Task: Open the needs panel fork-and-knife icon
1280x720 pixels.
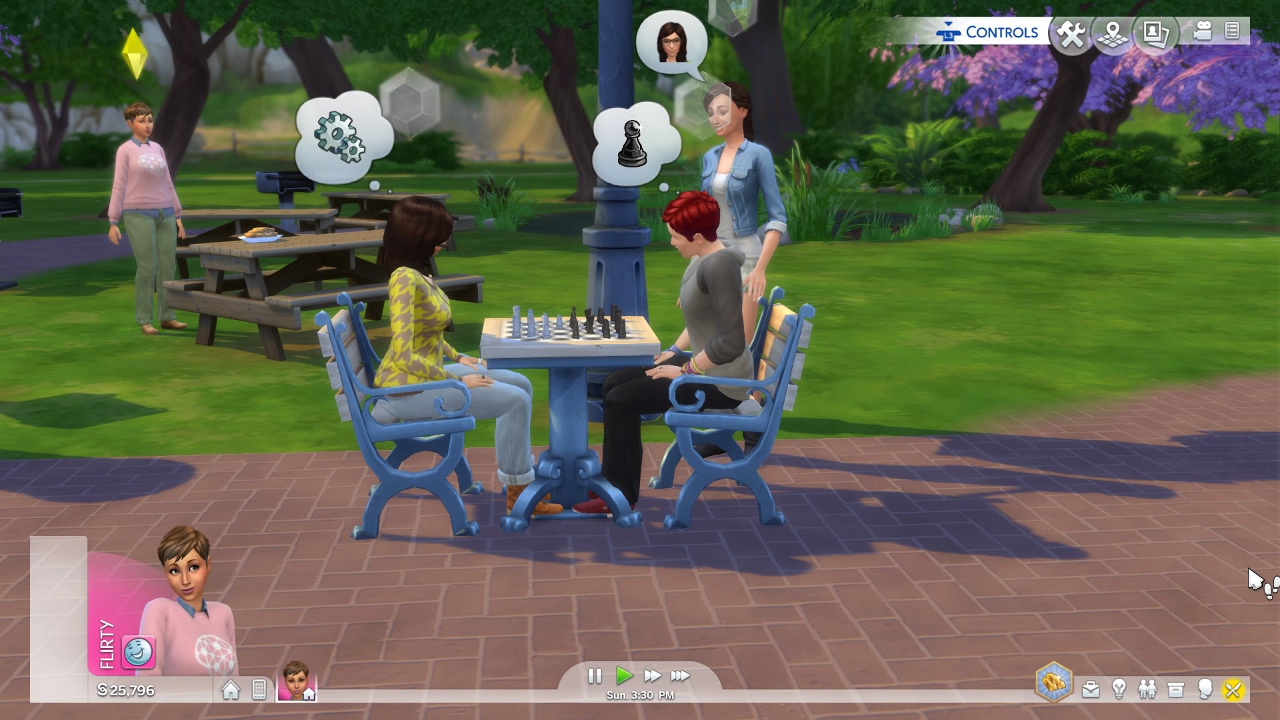Action: click(x=1233, y=689)
